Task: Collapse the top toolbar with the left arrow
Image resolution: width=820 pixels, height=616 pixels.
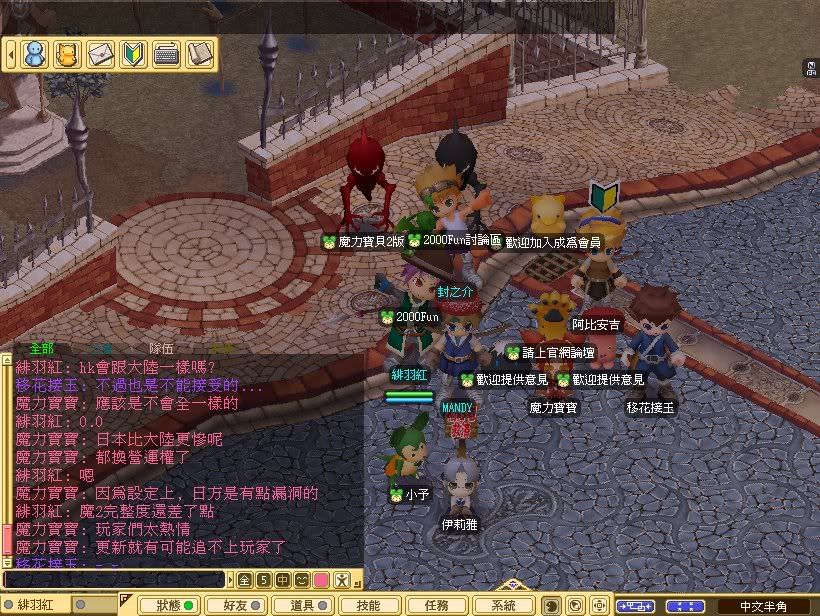Action: click(x=11, y=53)
